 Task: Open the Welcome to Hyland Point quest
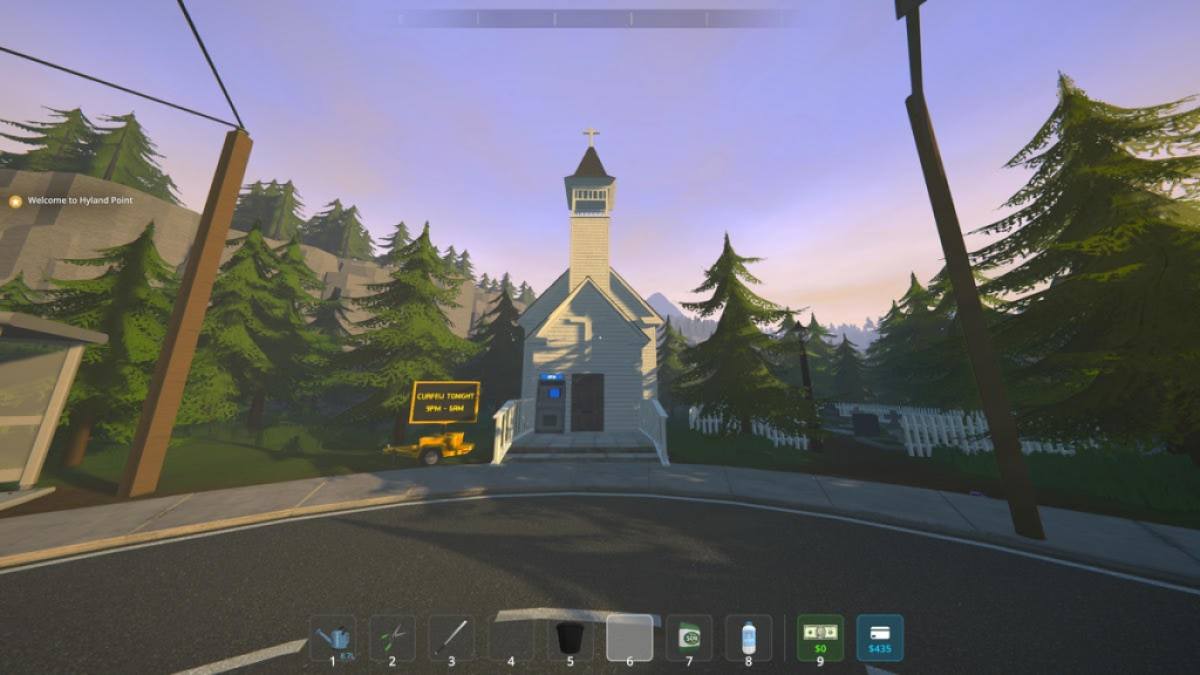click(79, 200)
